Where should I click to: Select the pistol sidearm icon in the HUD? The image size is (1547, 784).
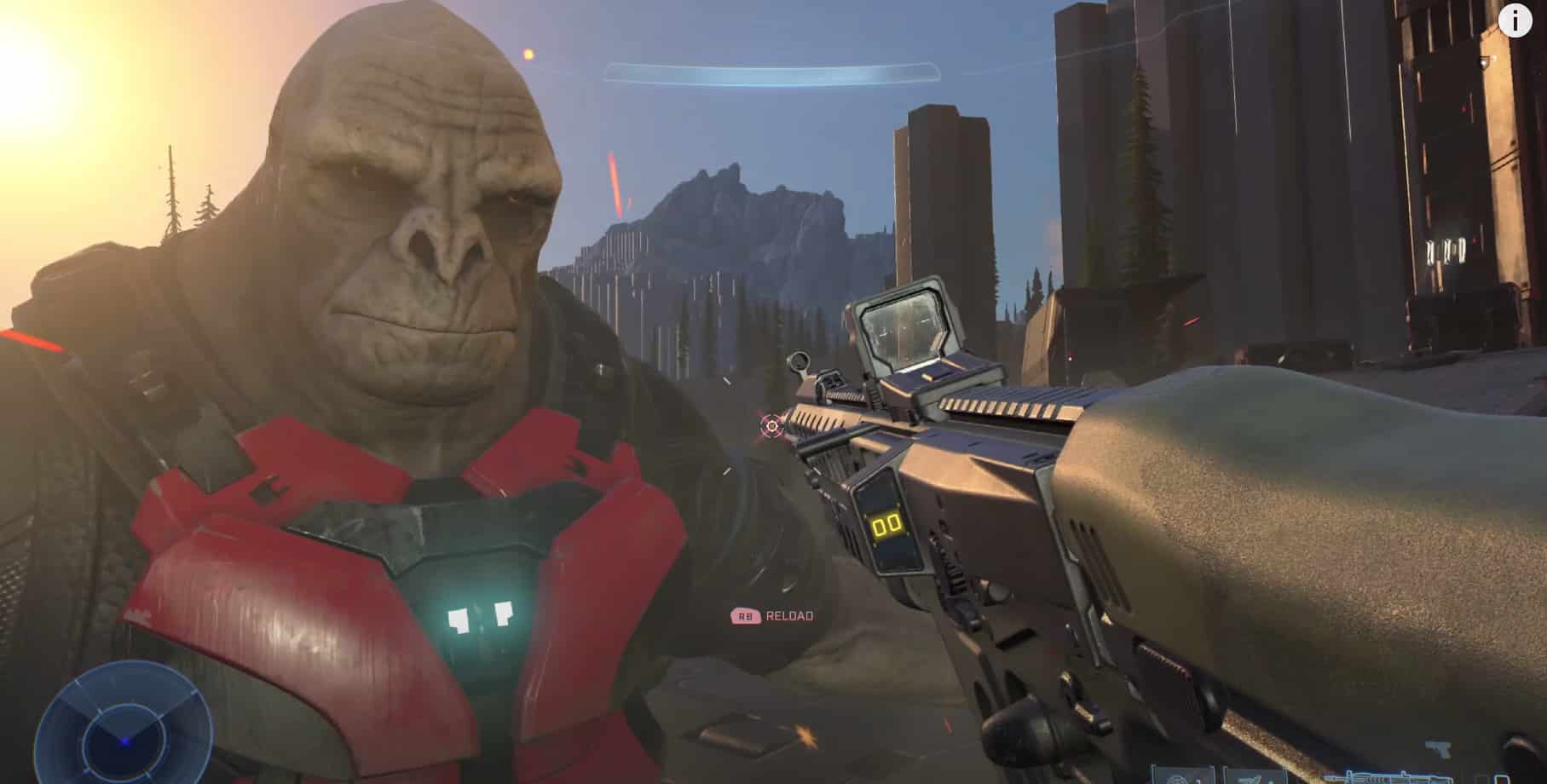(x=1440, y=747)
